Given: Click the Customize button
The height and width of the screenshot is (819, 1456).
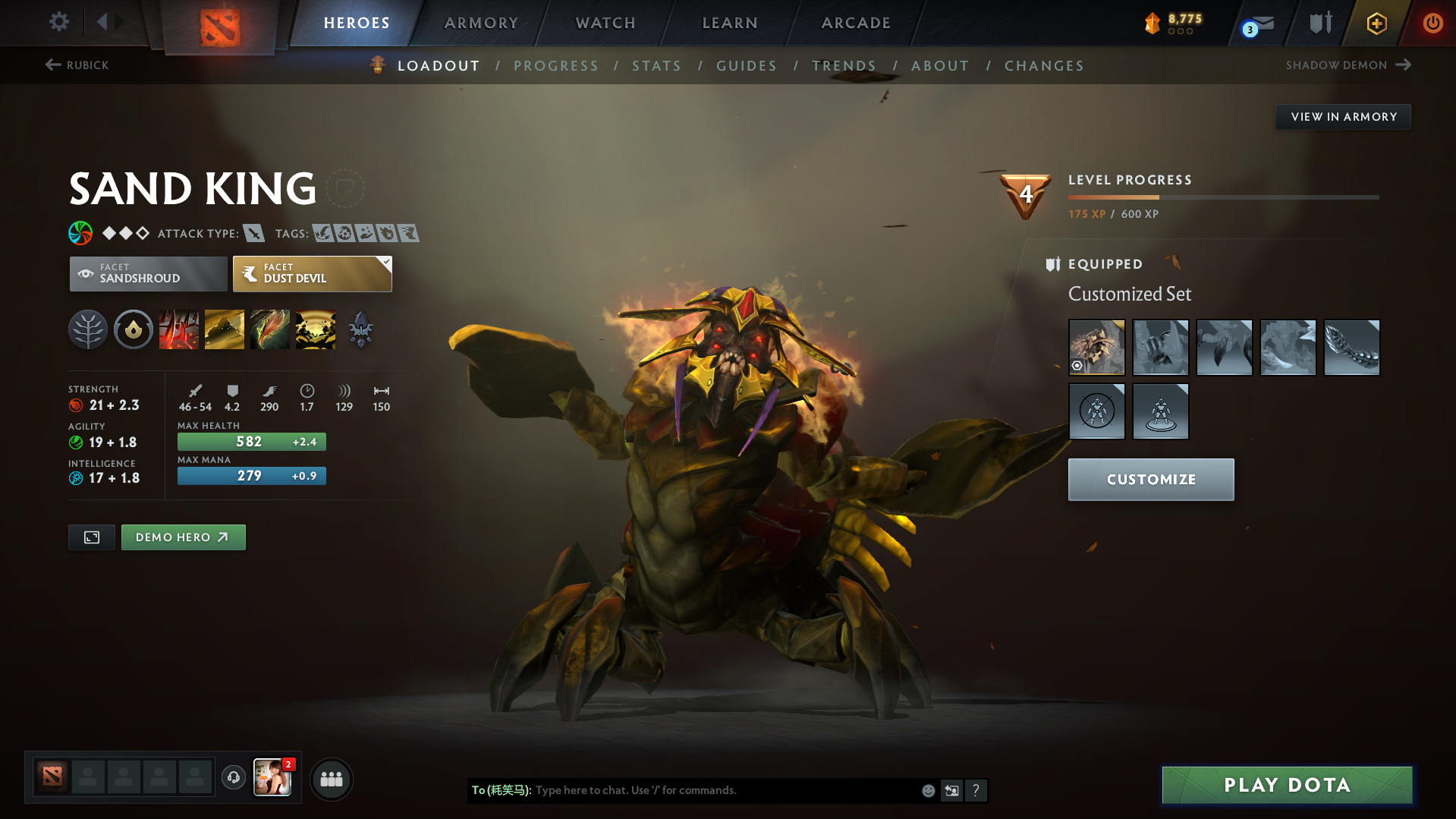Looking at the screenshot, I should [1149, 479].
